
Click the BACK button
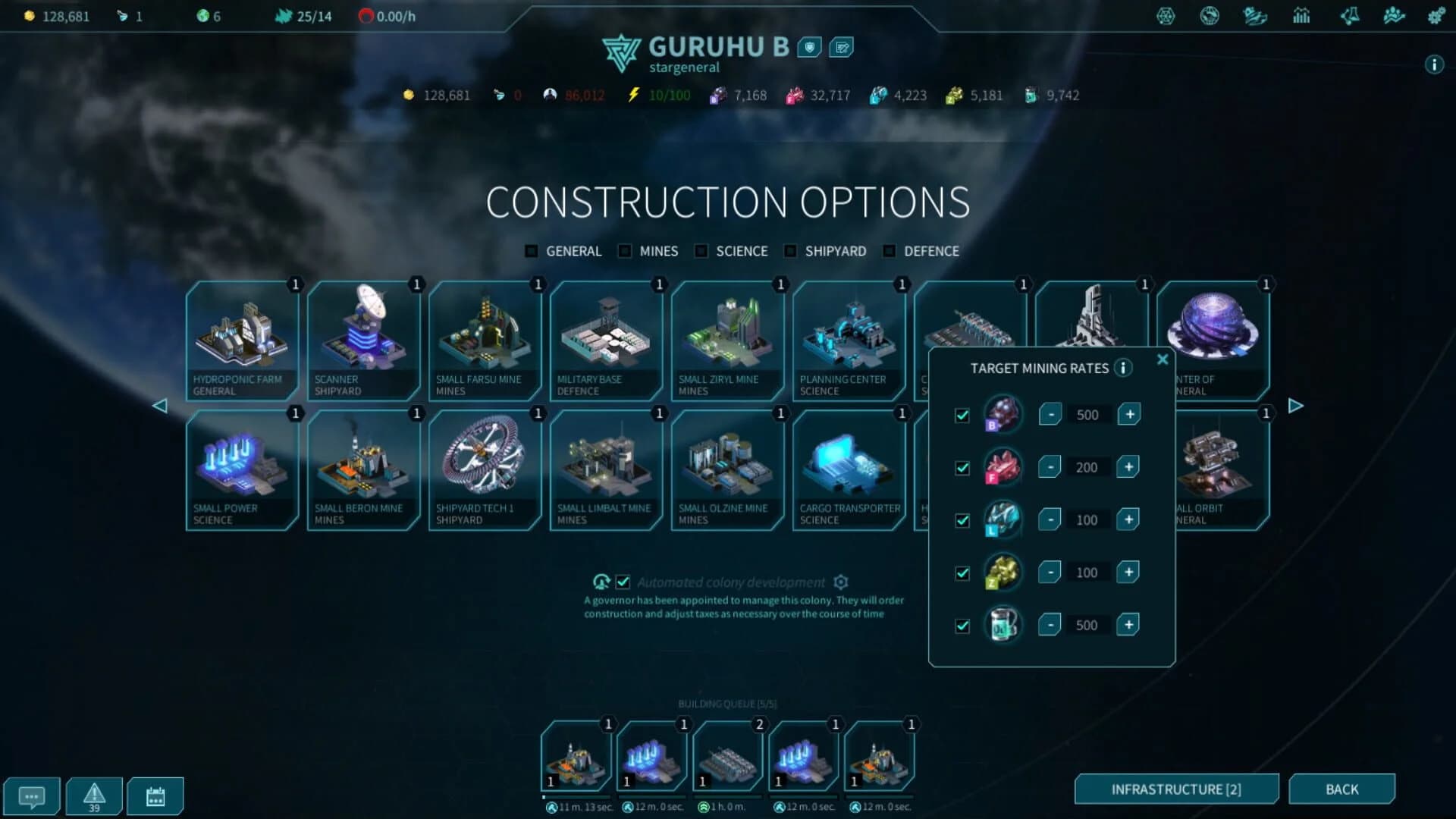tap(1341, 789)
